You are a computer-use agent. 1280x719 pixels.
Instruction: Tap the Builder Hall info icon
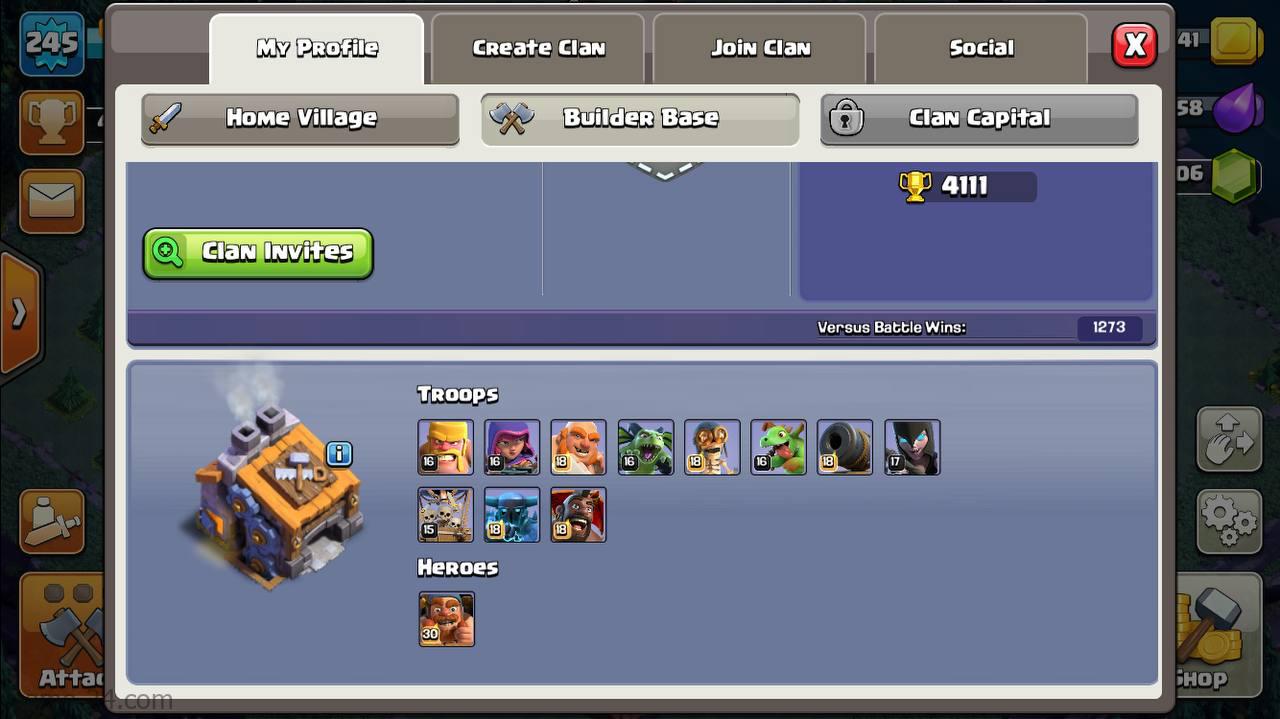(x=339, y=454)
